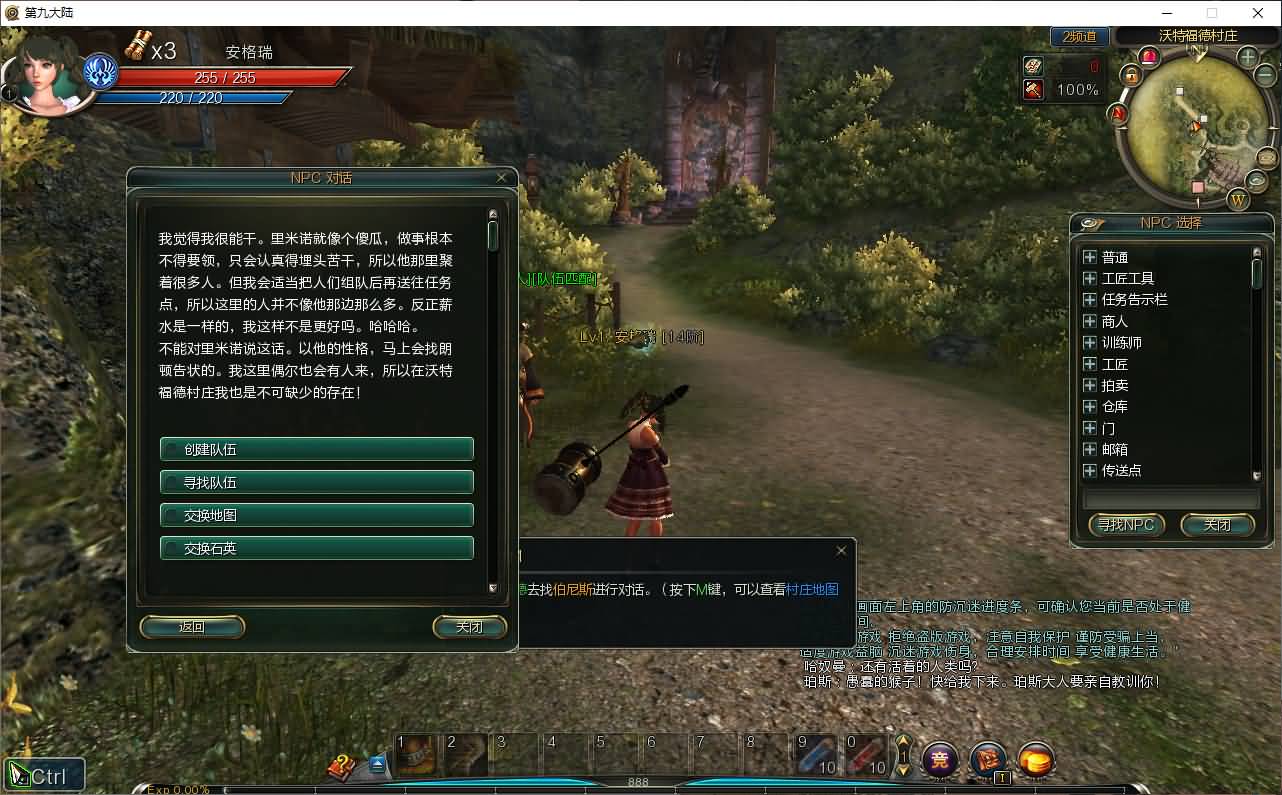Expand the 商人 category in NPC list
1282x795 pixels.
(x=1090, y=321)
